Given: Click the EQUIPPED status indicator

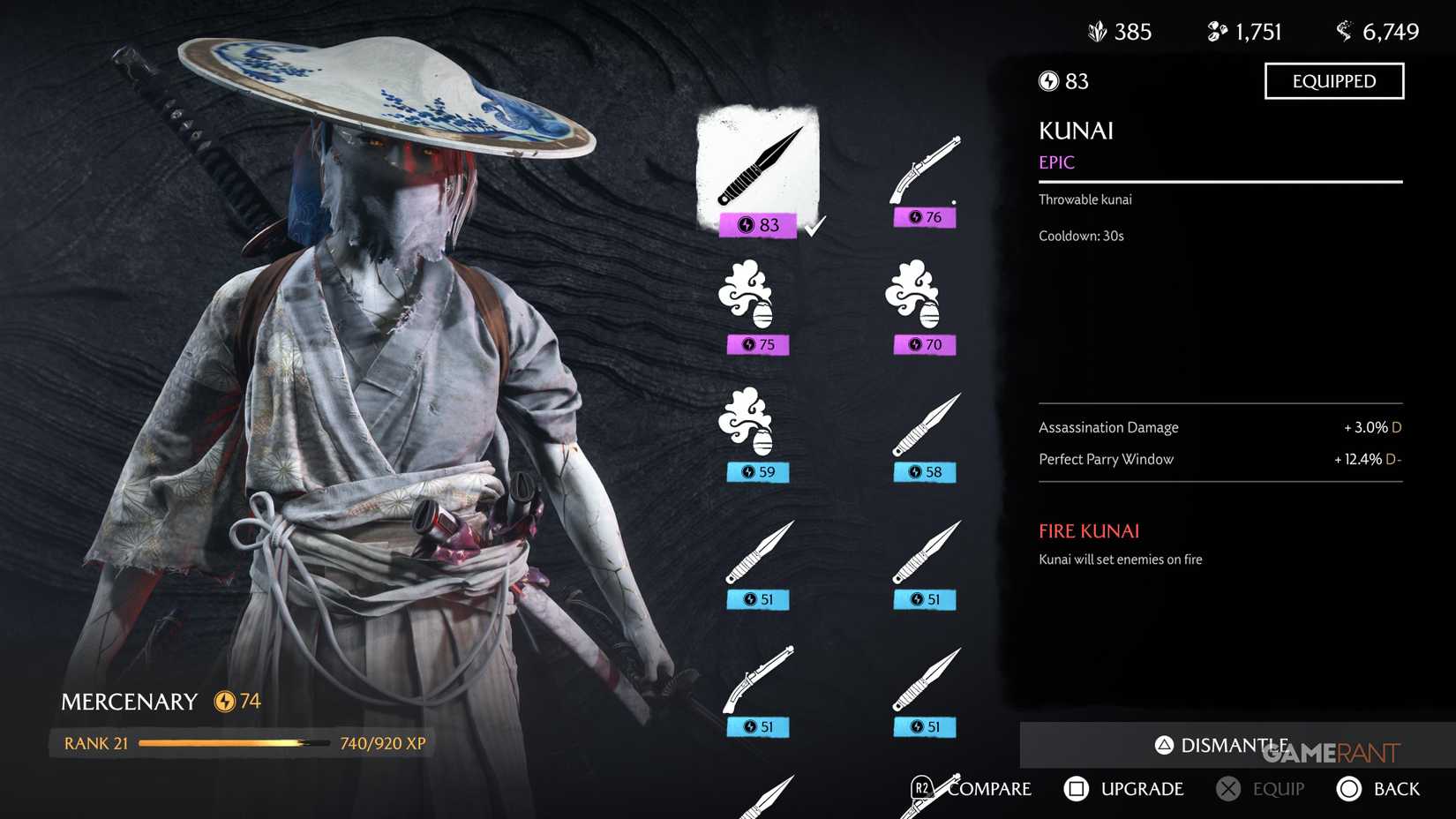Looking at the screenshot, I should pos(1333,80).
